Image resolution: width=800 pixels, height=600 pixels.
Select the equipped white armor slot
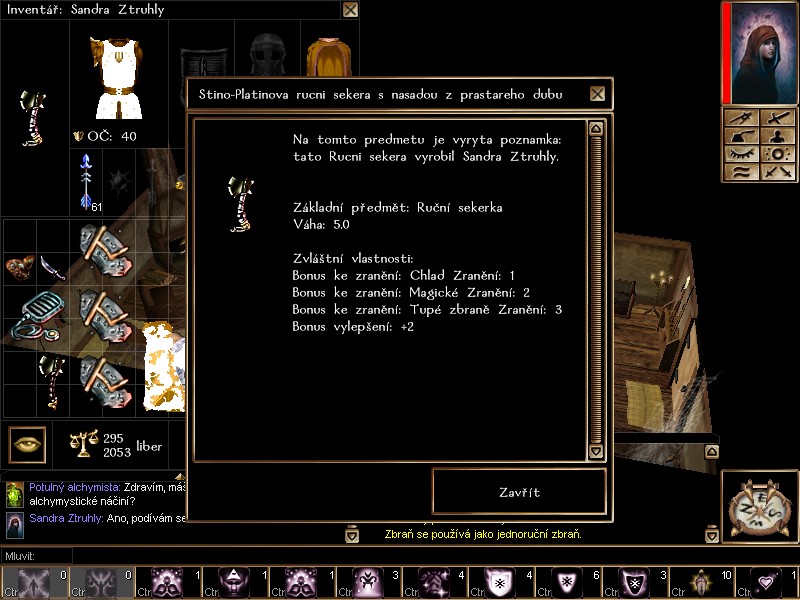[x=116, y=78]
